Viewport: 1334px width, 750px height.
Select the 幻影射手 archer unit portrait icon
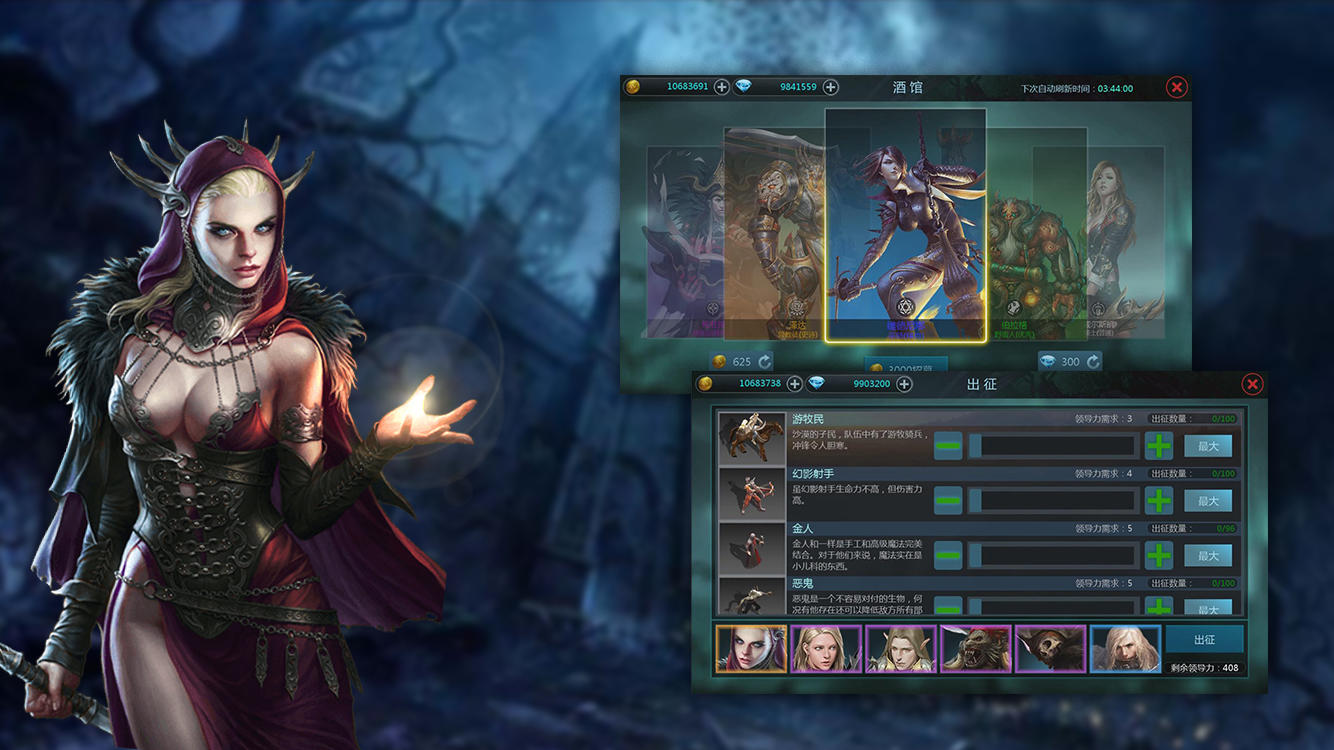point(750,493)
